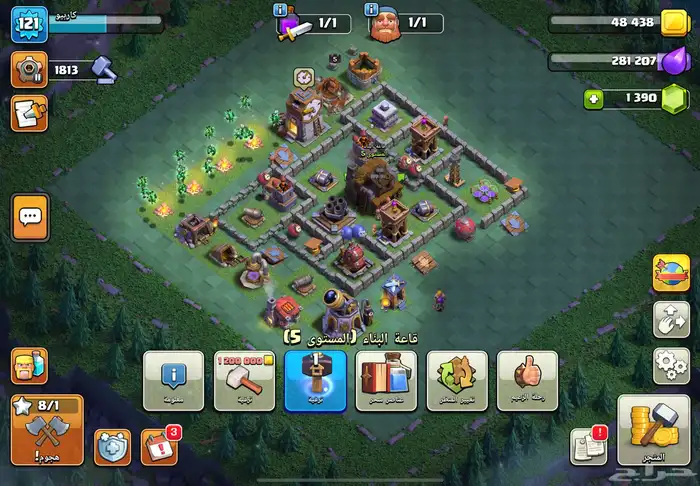Viewport: 700px width, 486px height.
Task: Tap the blue info button for Builder Hall
Action: (173, 380)
